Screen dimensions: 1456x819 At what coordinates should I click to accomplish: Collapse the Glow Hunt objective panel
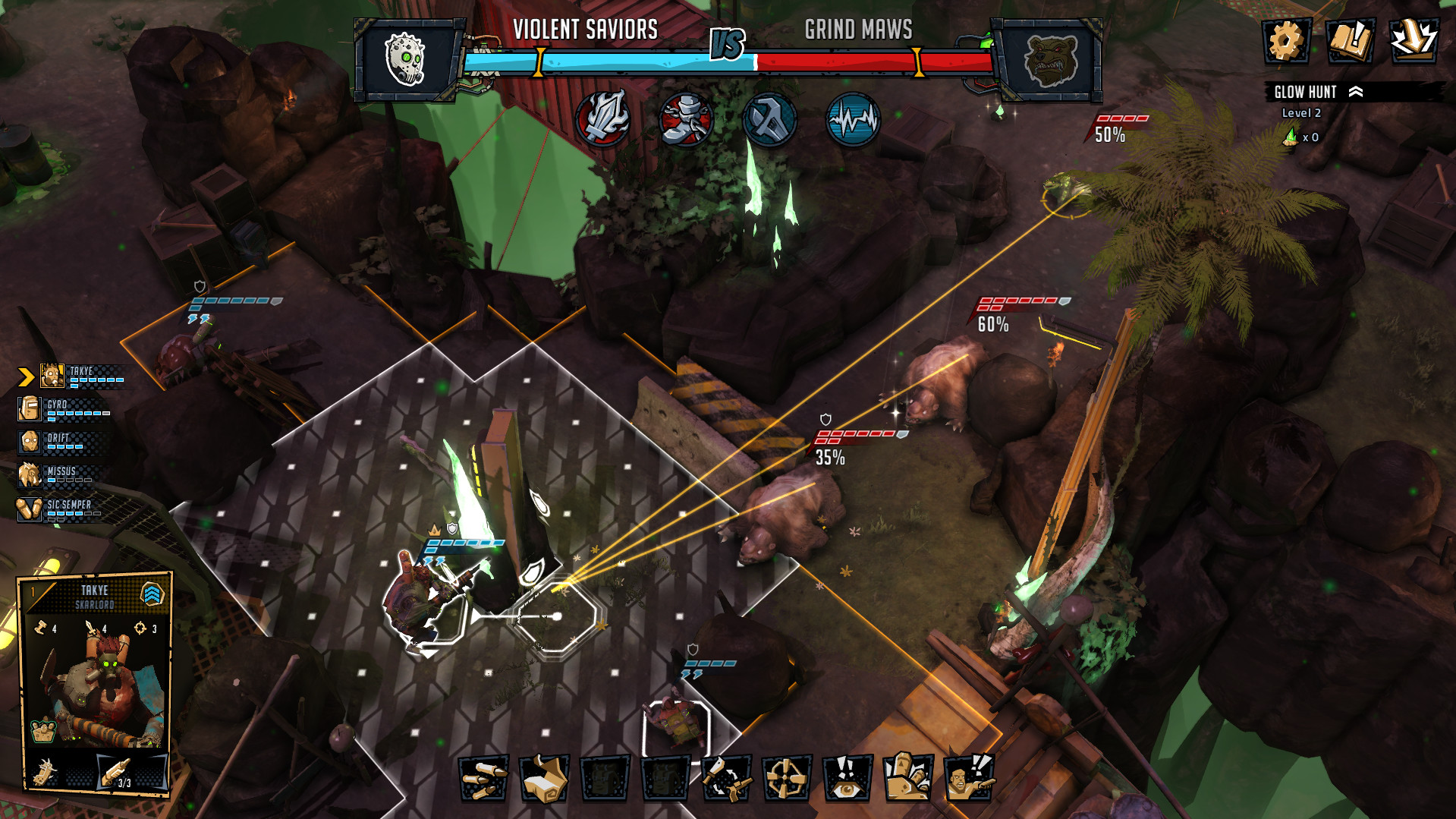pos(1355,92)
